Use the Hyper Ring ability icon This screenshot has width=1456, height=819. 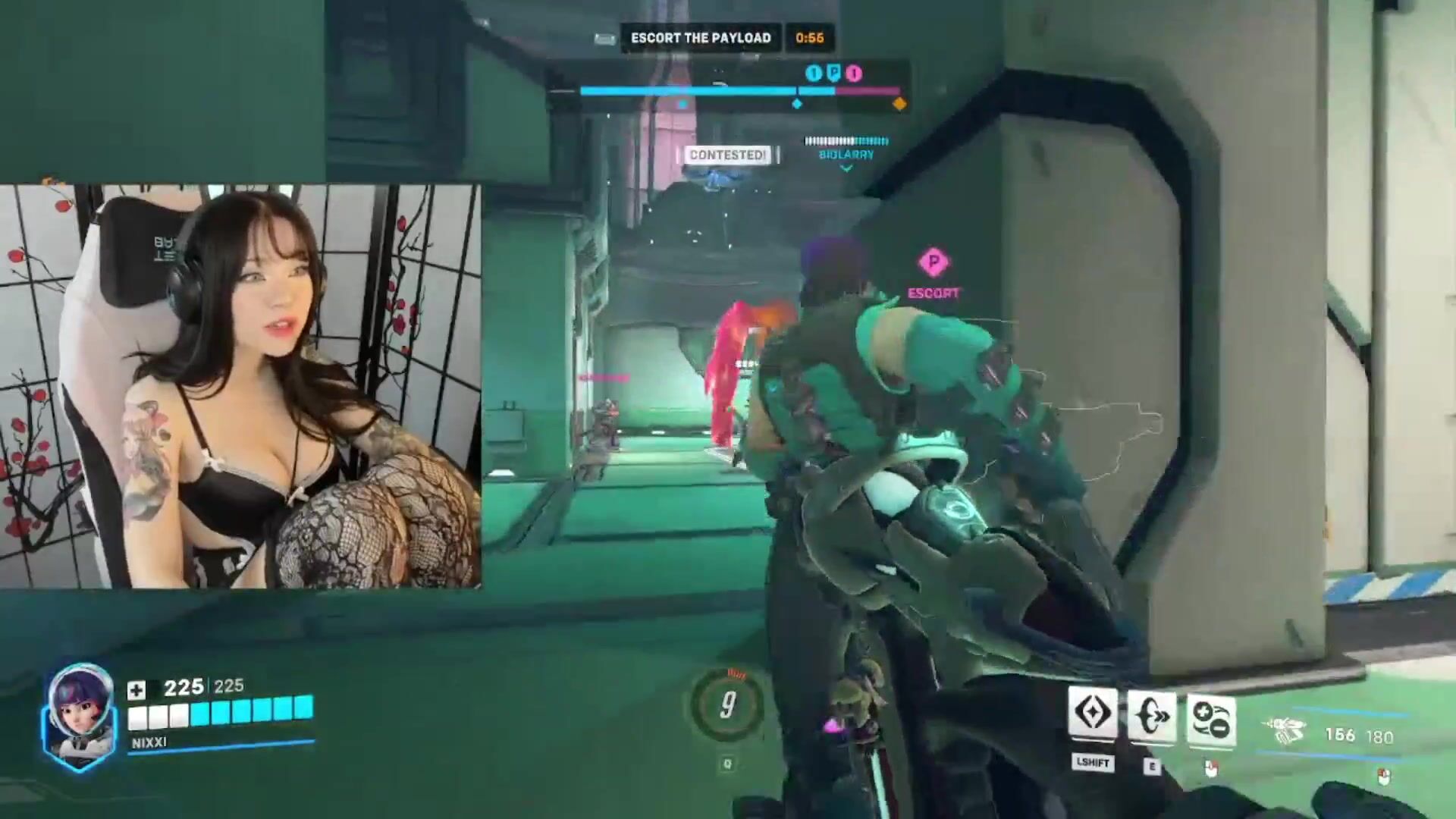(x=1151, y=716)
